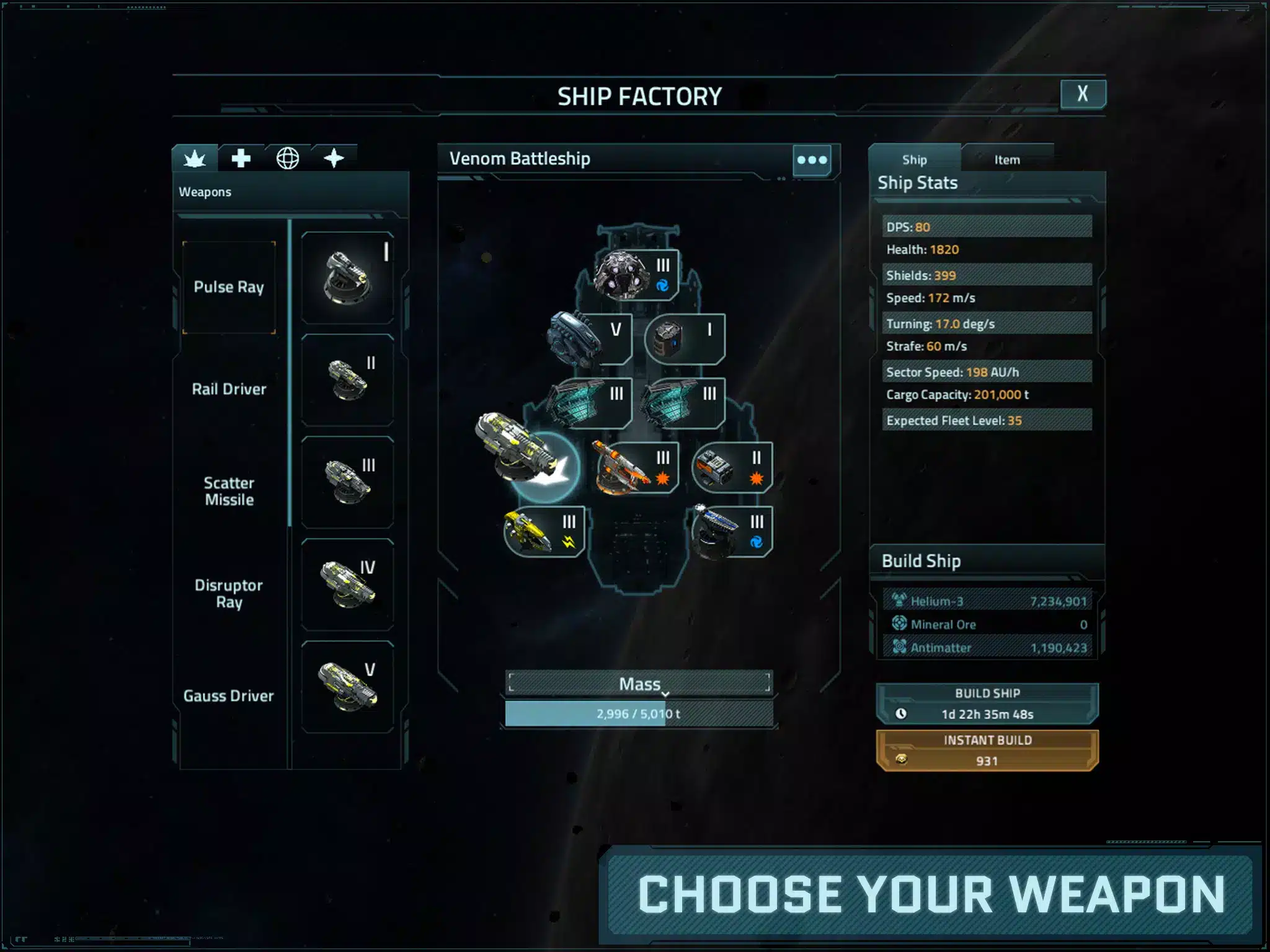Select the Ship stats tab
This screenshot has height=952, width=1270.
coord(914,160)
